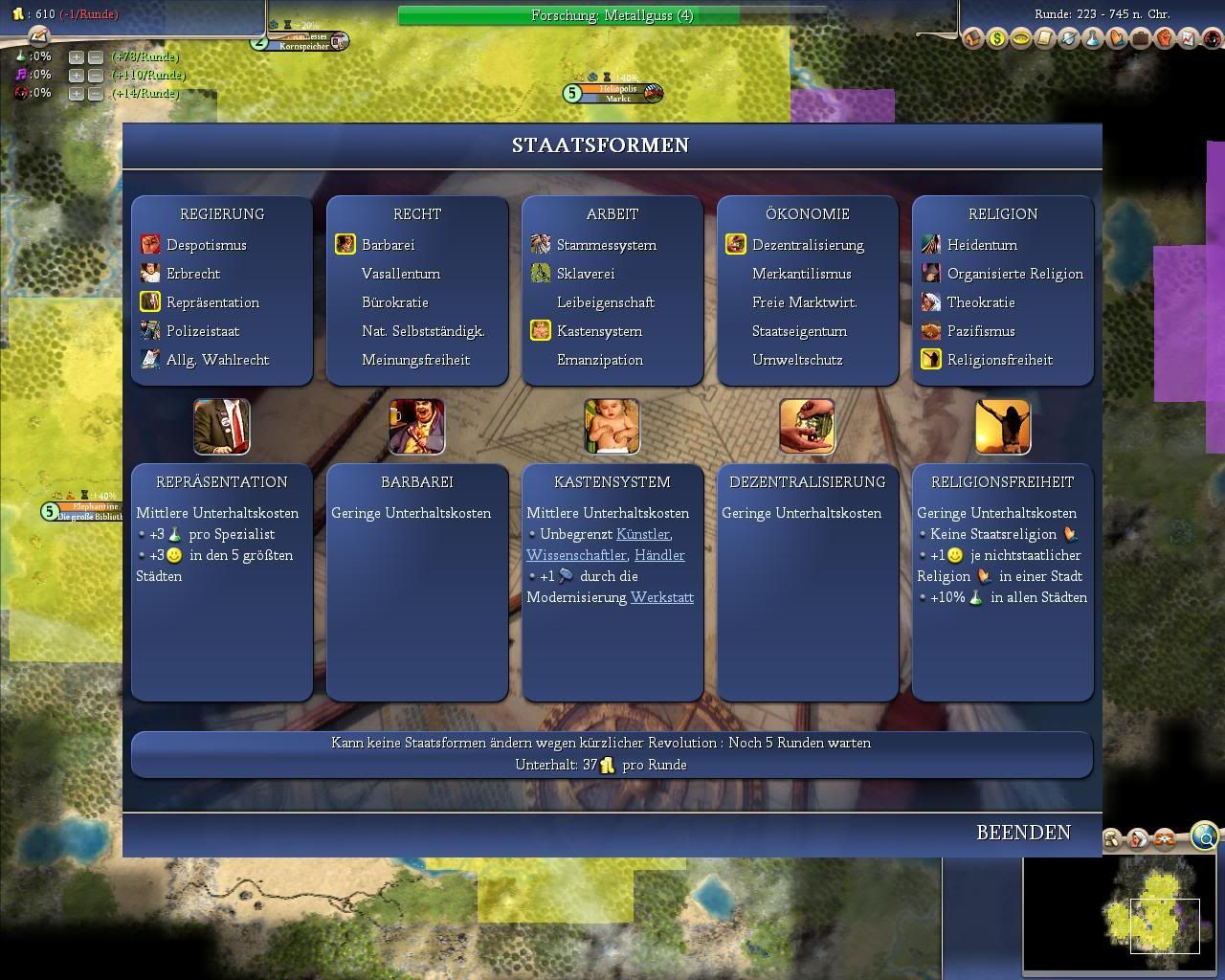1225x980 pixels.
Task: Choose Freie Marktwirt. under Ökonomie
Action: [x=804, y=302]
